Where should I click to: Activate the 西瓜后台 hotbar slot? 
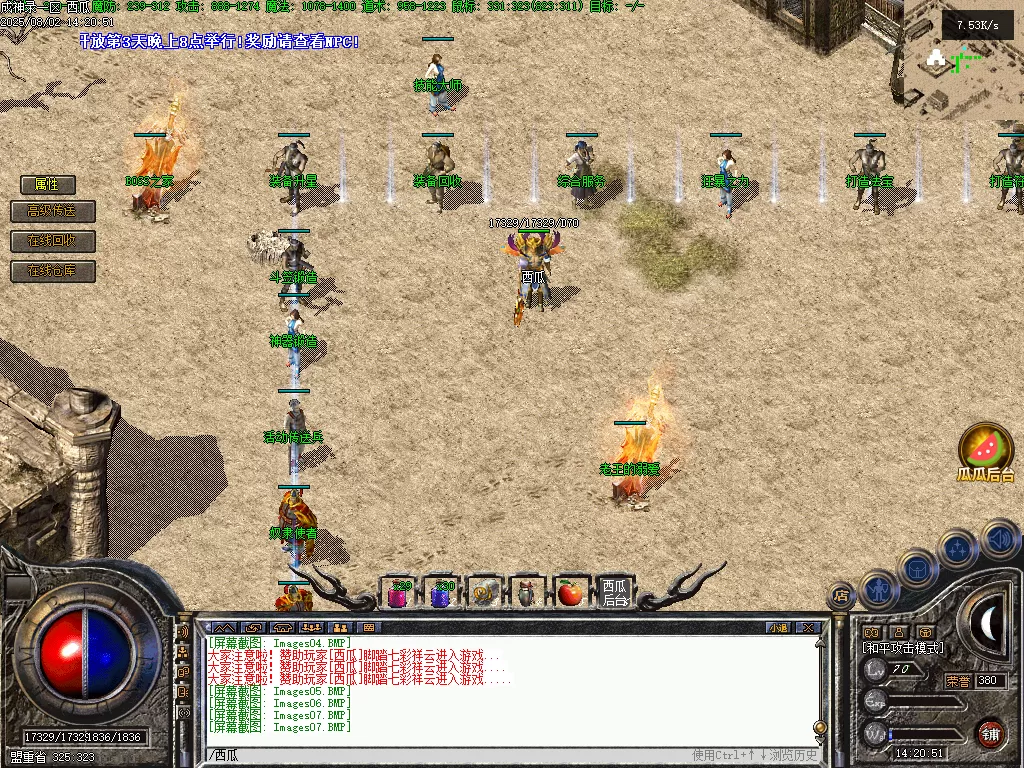pyautogui.click(x=614, y=593)
